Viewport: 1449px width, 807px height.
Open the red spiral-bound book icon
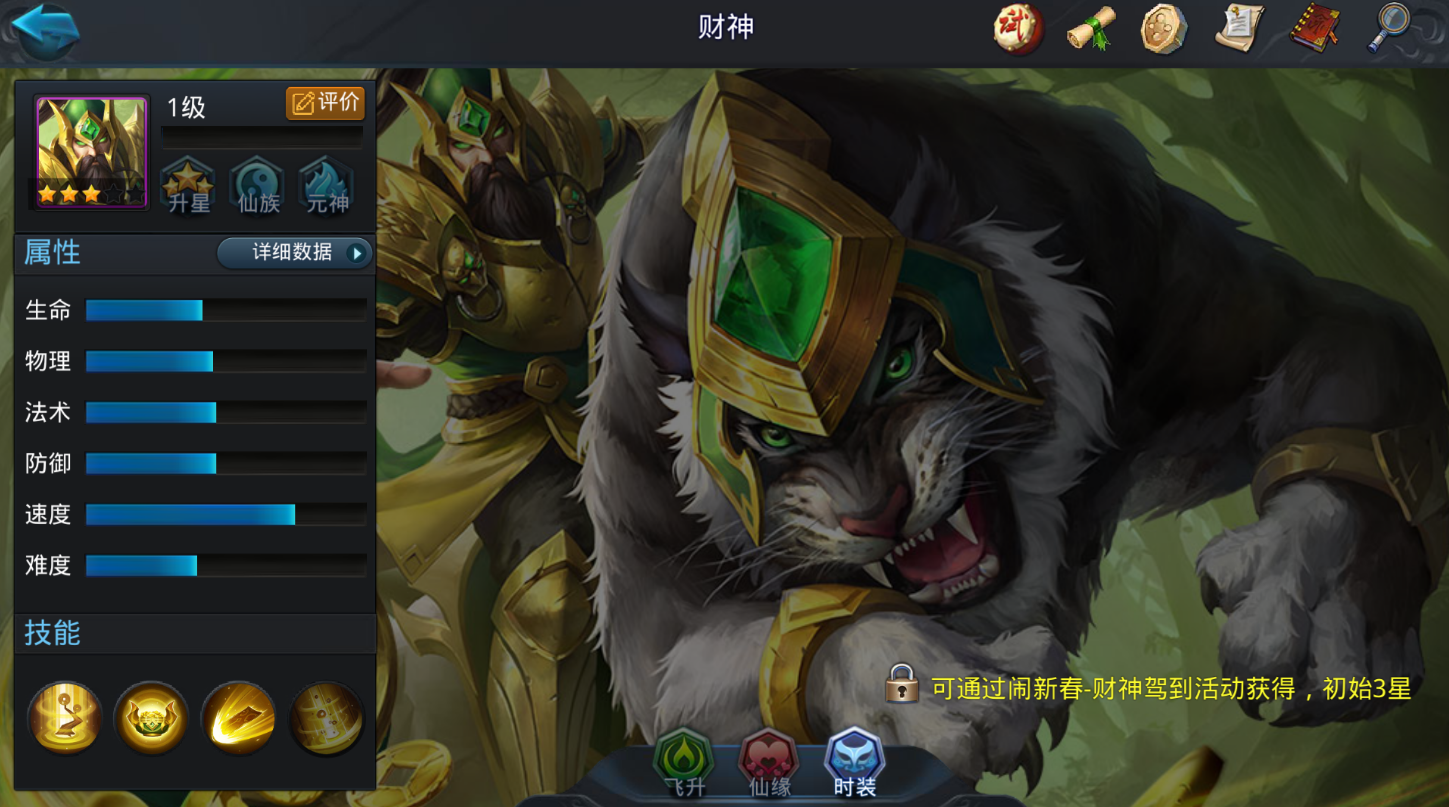[1314, 28]
